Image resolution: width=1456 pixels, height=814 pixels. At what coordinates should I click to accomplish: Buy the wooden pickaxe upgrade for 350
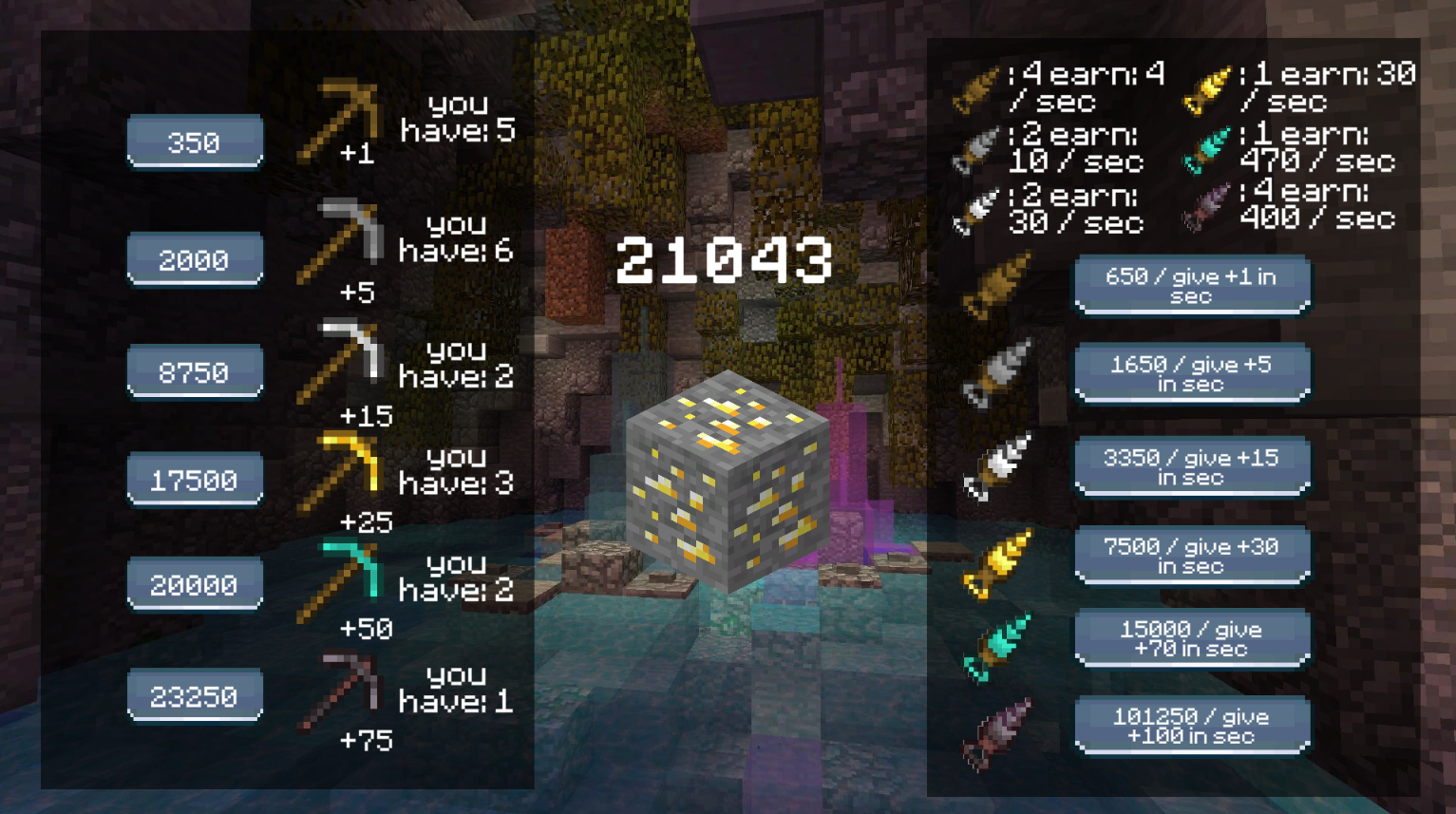pos(194,141)
